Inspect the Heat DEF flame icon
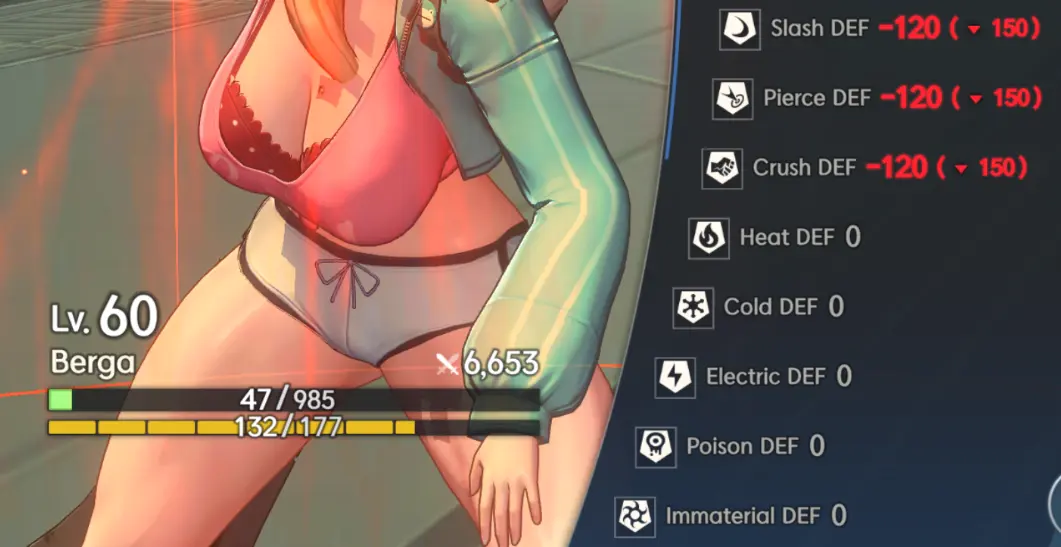 click(708, 238)
